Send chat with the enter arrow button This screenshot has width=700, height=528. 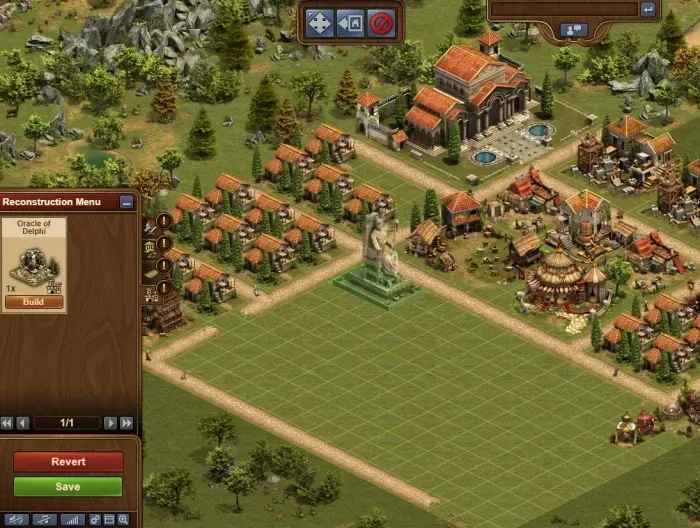pos(648,9)
